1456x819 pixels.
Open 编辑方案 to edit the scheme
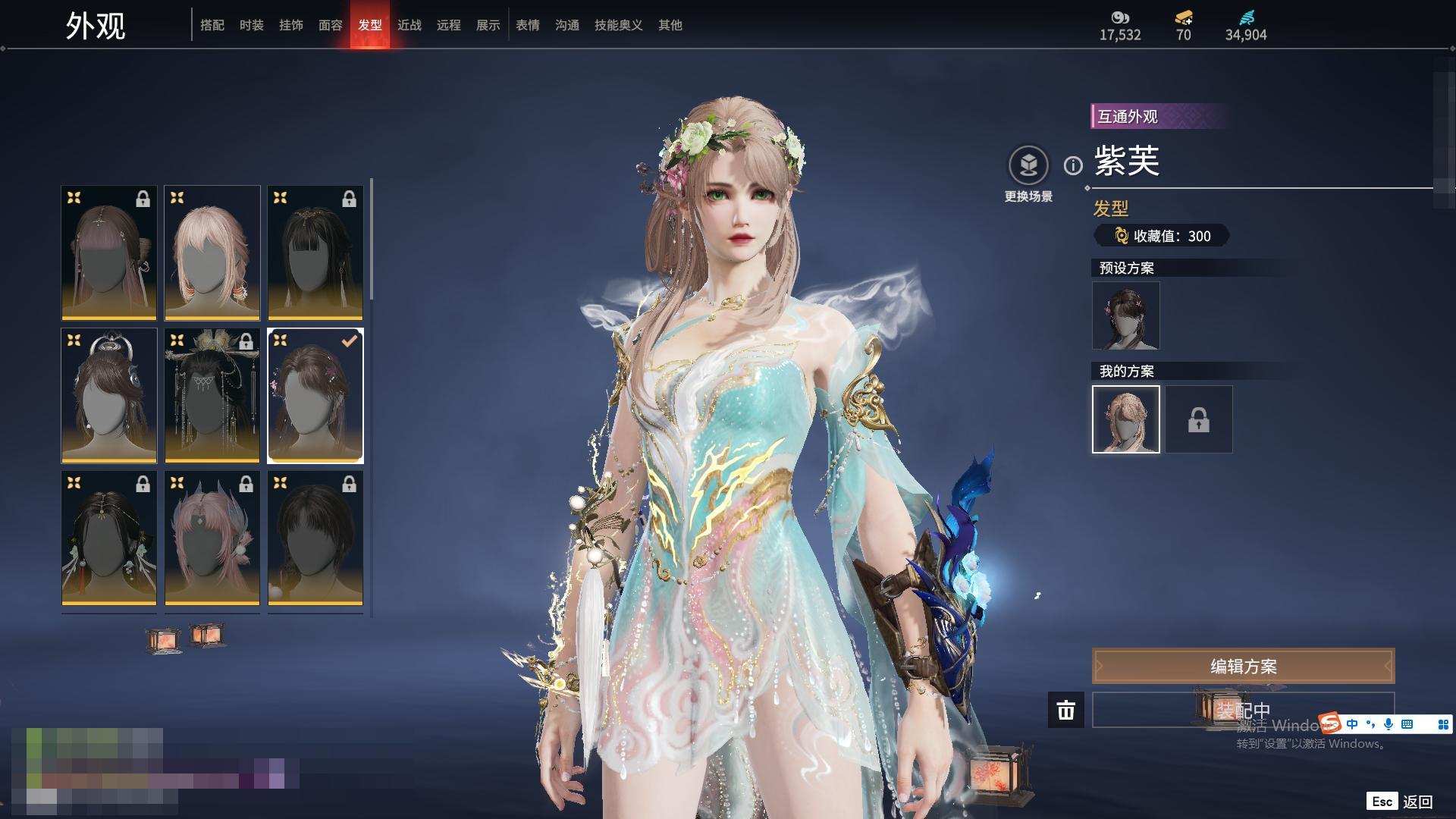(1243, 667)
